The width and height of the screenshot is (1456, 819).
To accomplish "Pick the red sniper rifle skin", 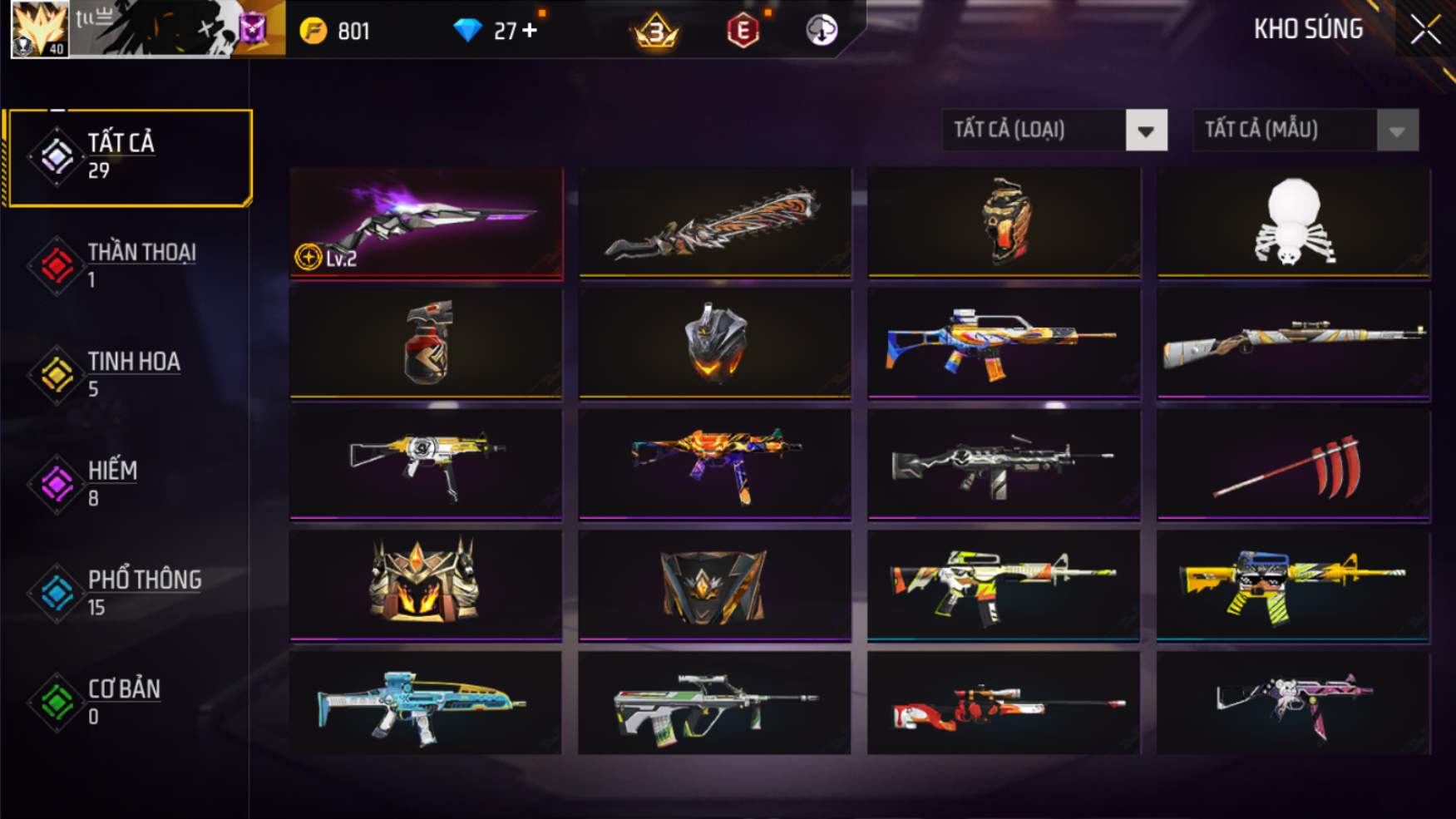I will [x=1004, y=703].
